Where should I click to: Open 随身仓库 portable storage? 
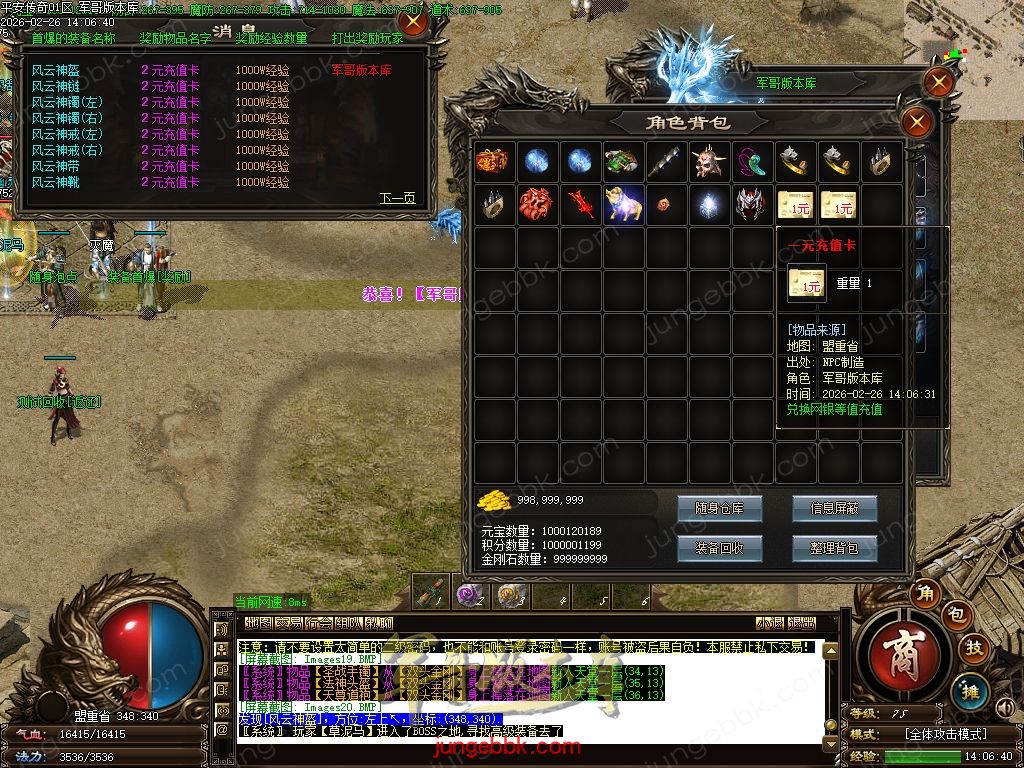click(x=719, y=508)
